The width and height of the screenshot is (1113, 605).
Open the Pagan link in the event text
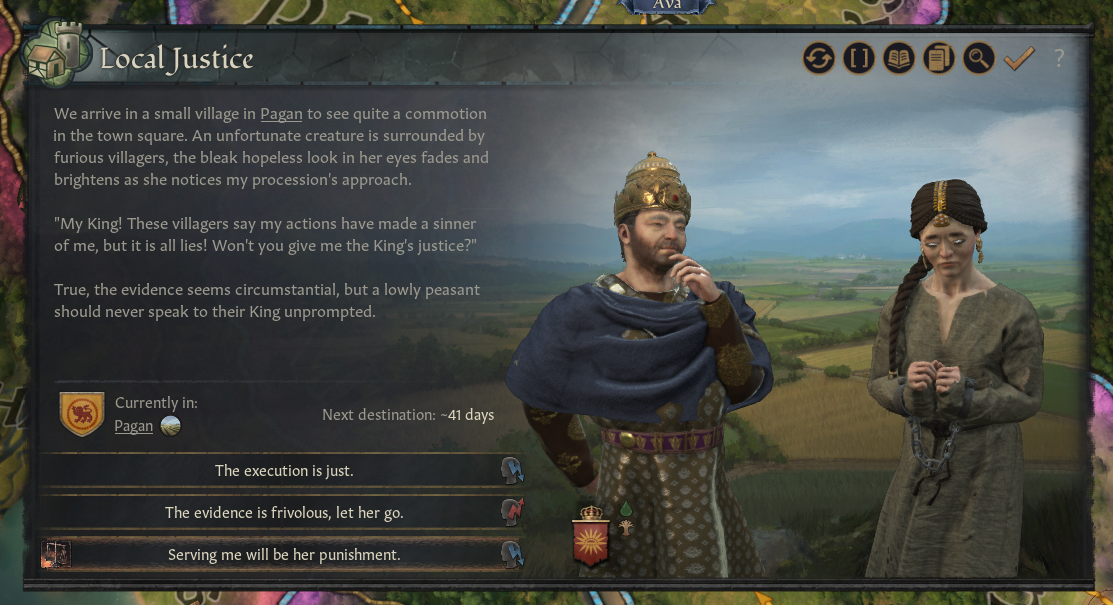(281, 114)
